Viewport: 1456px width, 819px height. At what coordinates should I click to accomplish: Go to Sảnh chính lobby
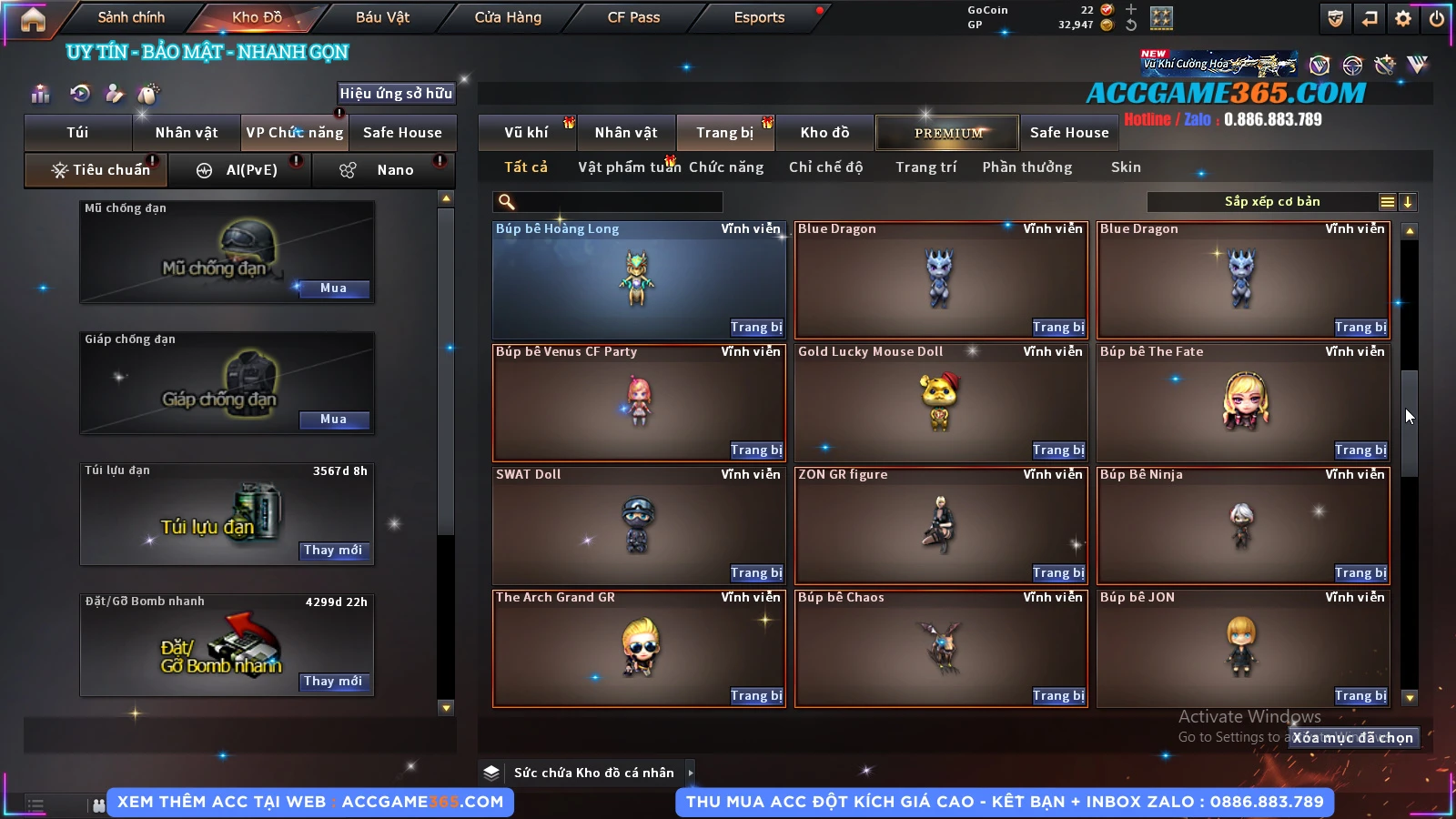pyautogui.click(x=131, y=17)
